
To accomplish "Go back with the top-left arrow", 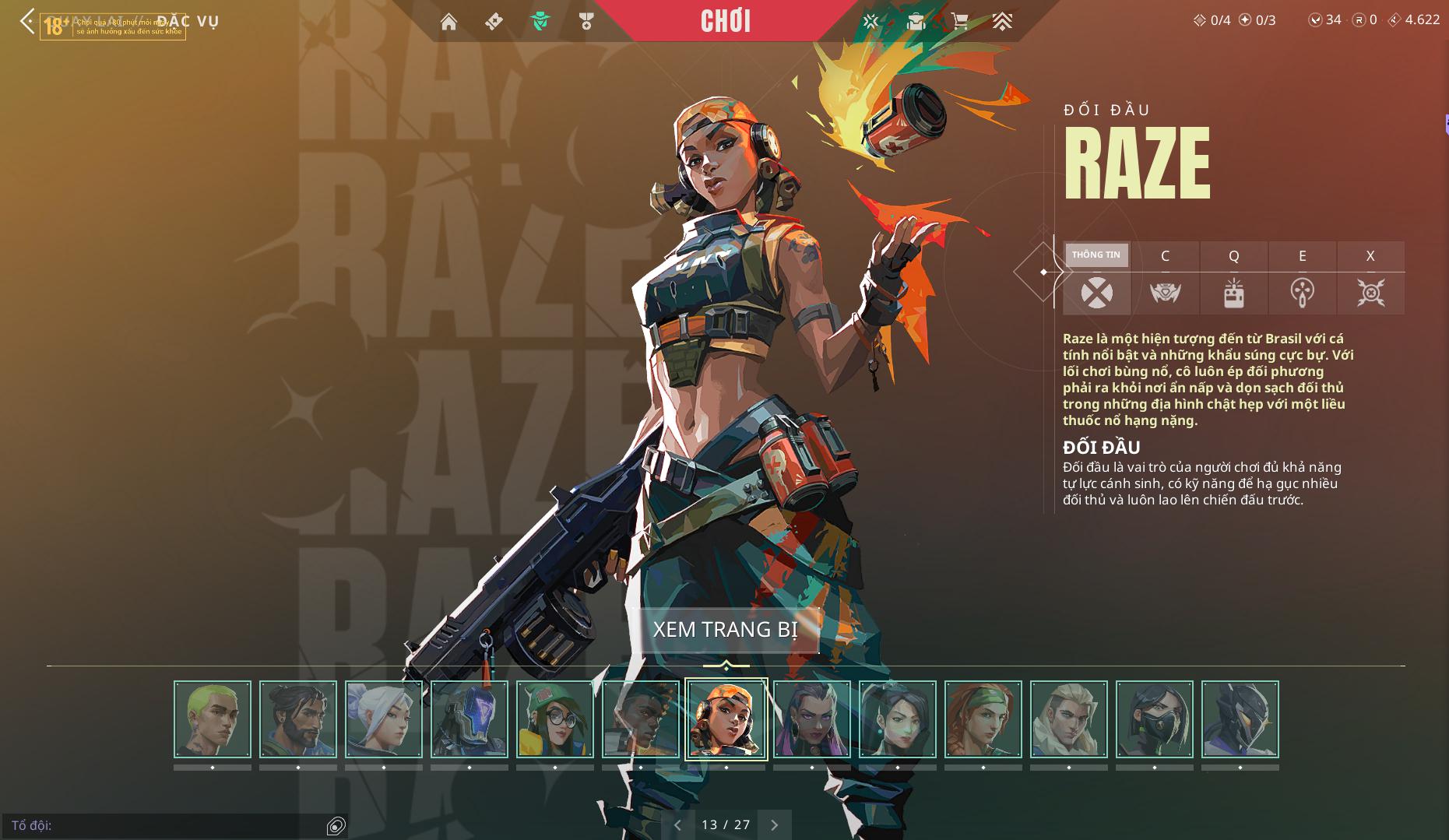I will pos(28,21).
